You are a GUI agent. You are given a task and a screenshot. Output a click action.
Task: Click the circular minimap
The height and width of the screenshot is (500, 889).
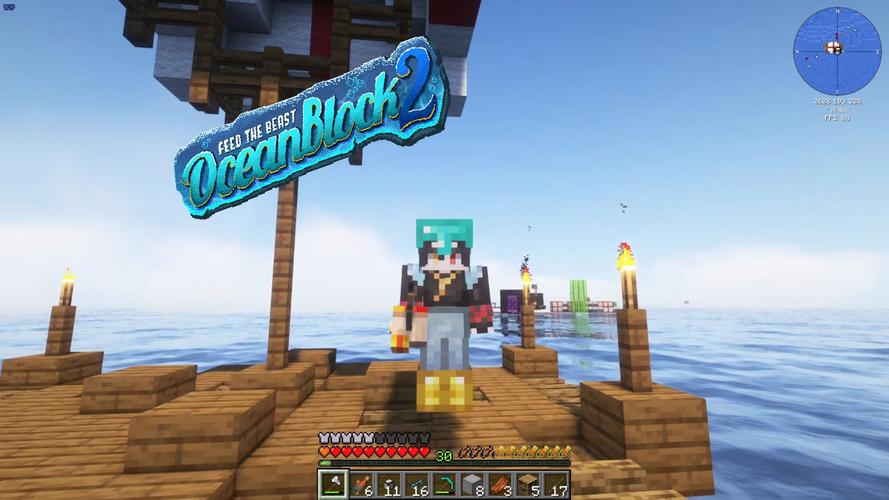point(837,50)
